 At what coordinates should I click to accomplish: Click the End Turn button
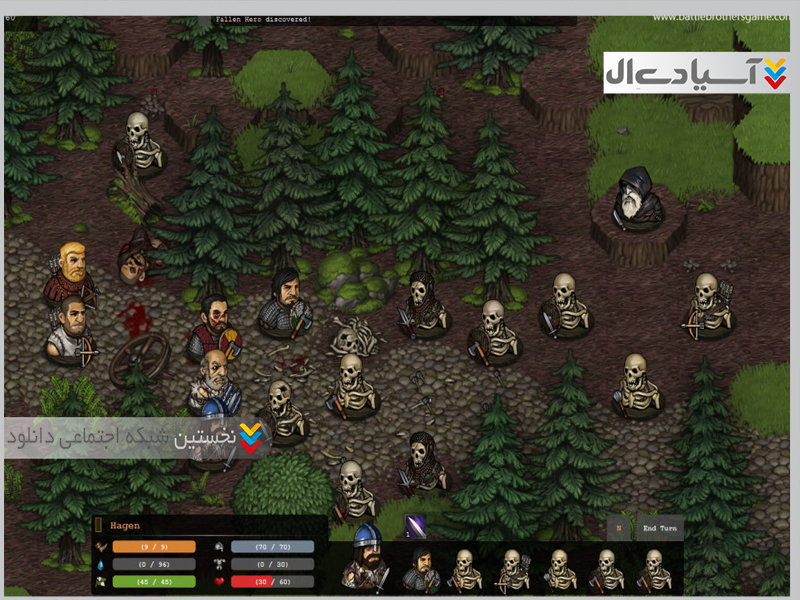point(661,528)
